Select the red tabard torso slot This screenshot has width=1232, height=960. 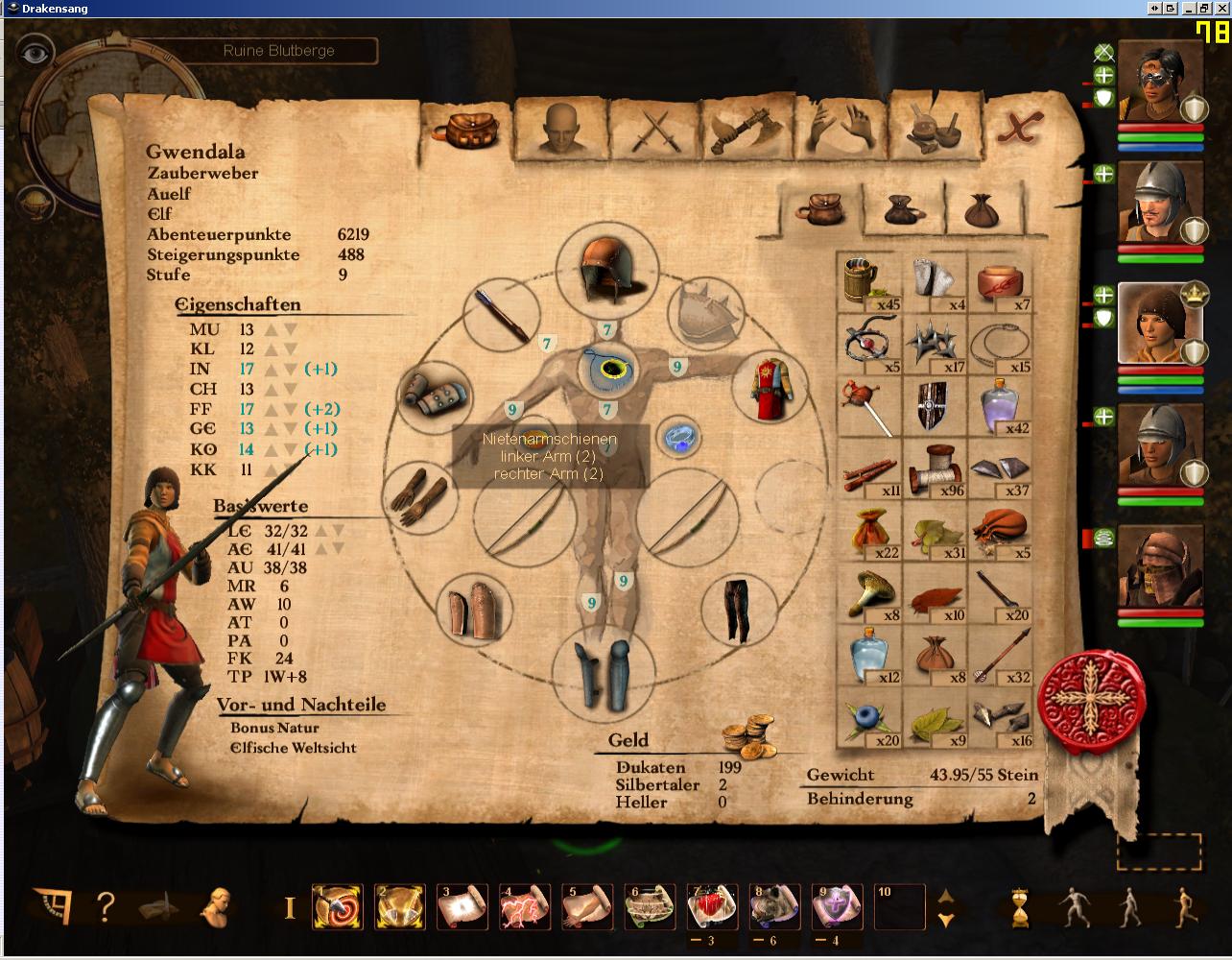(774, 387)
